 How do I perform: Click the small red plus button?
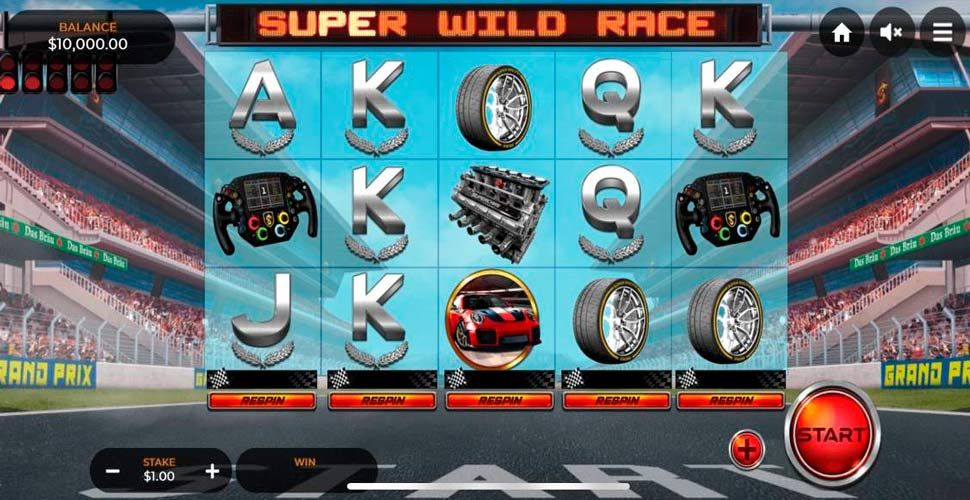coord(746,450)
